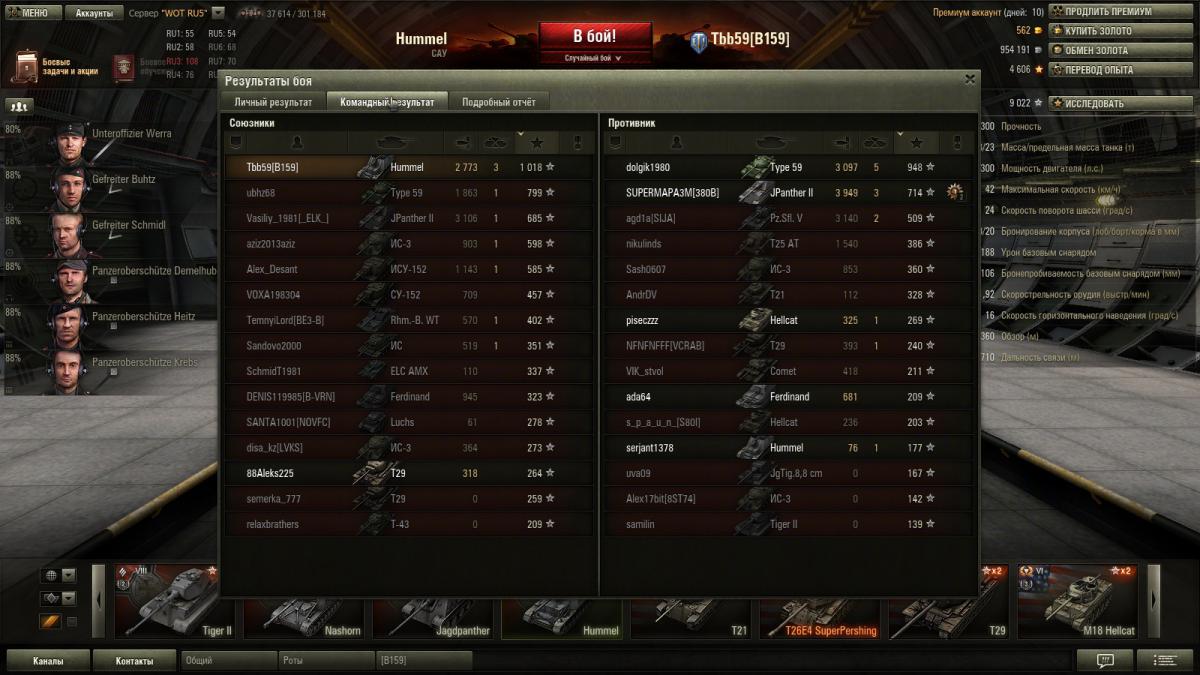Viewport: 1200px width, 675px height.
Task: Open the МЕНЮ button
Action: tap(28, 13)
